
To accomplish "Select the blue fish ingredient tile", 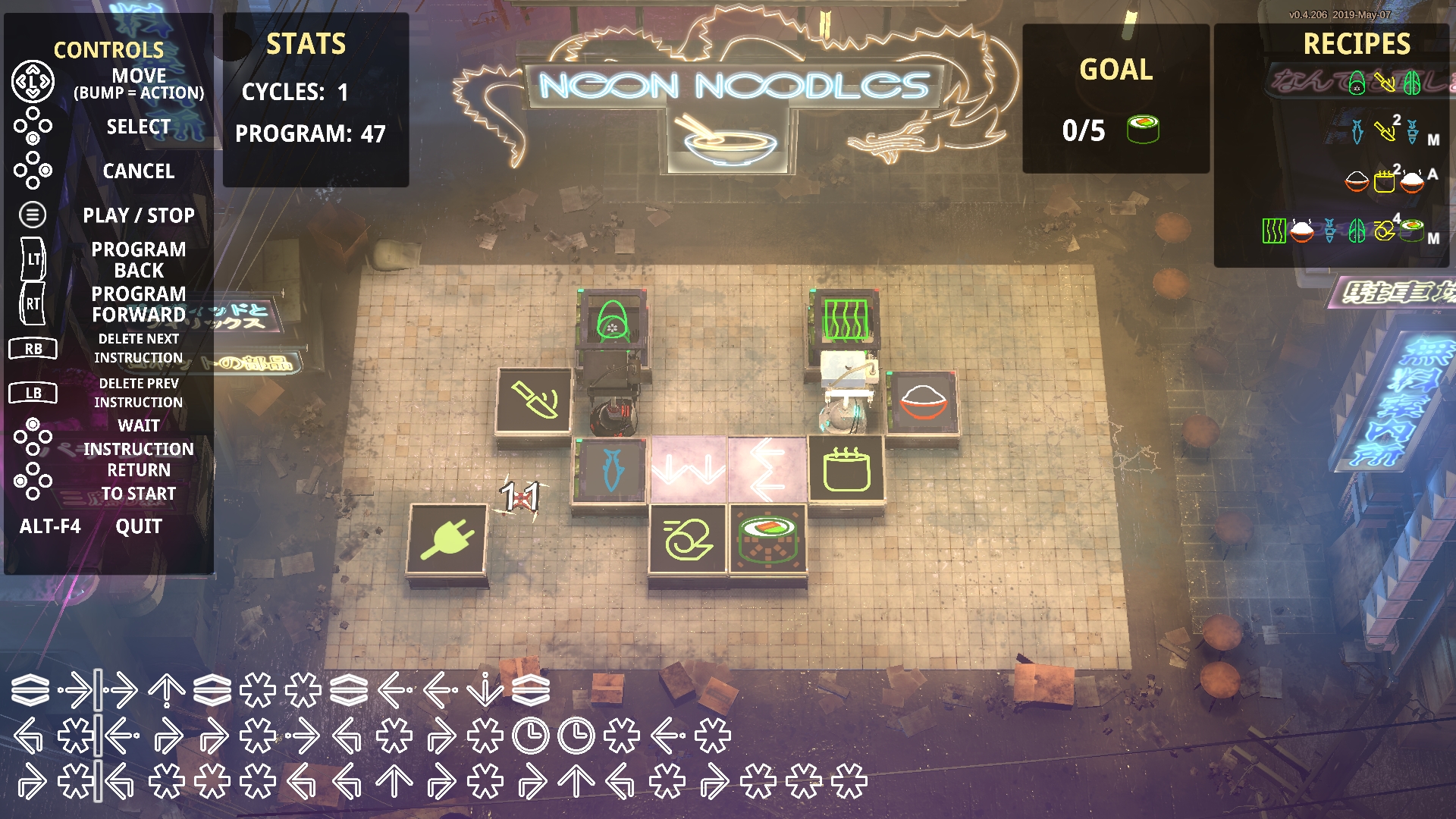I will [611, 469].
